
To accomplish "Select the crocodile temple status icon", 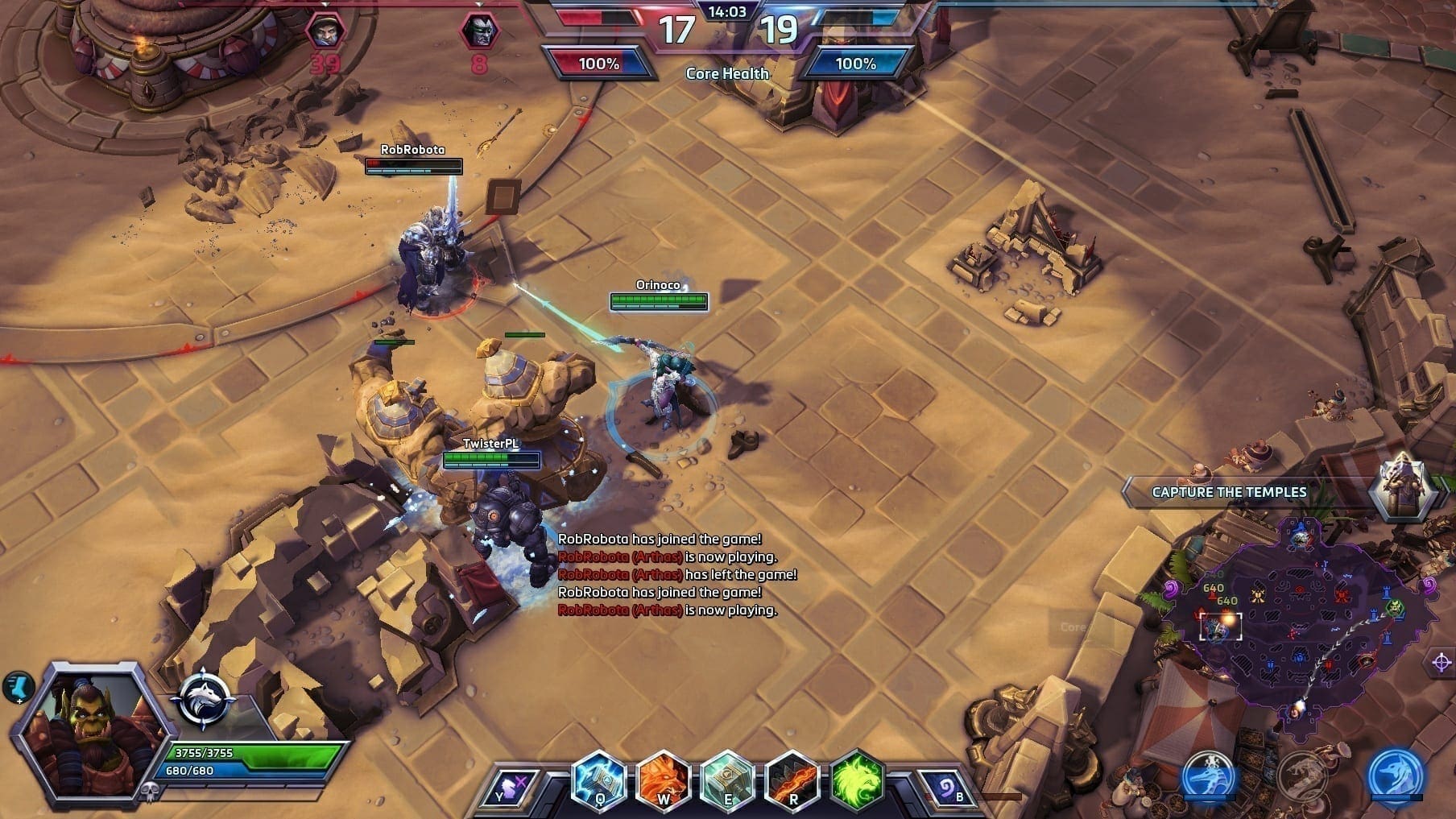I will coord(1209,776).
